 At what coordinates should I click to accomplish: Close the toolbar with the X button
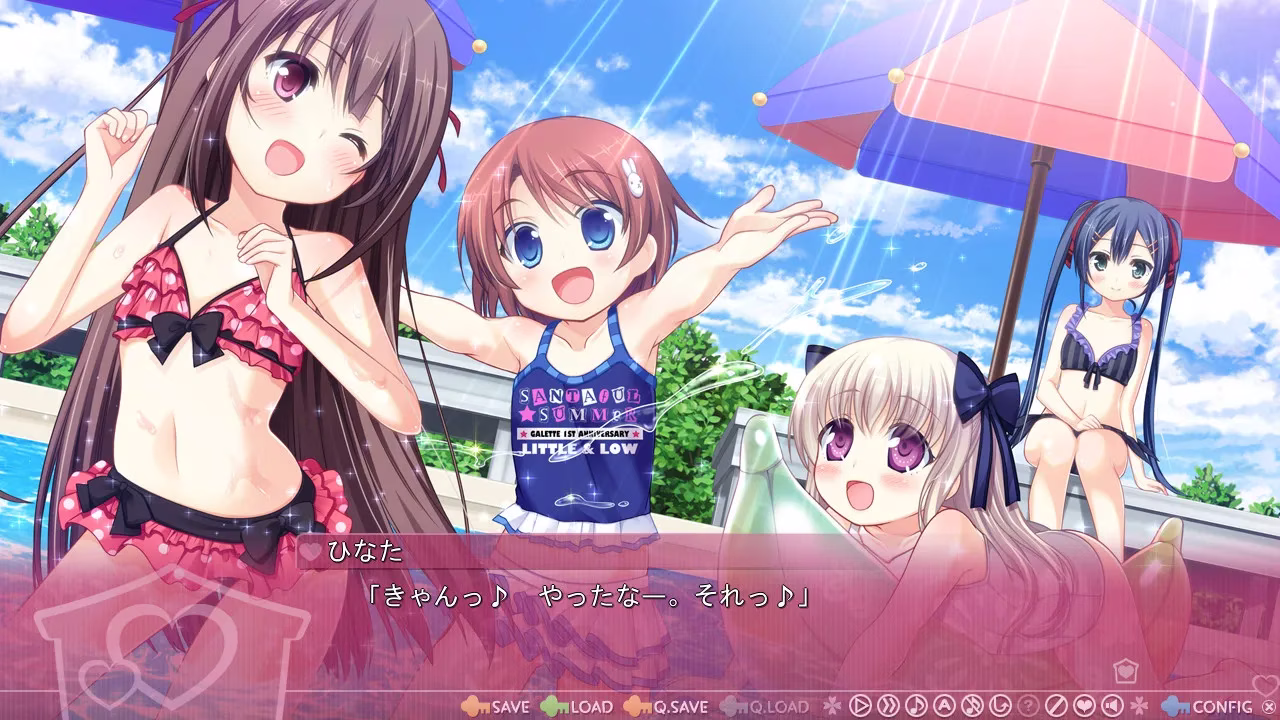click(1269, 708)
